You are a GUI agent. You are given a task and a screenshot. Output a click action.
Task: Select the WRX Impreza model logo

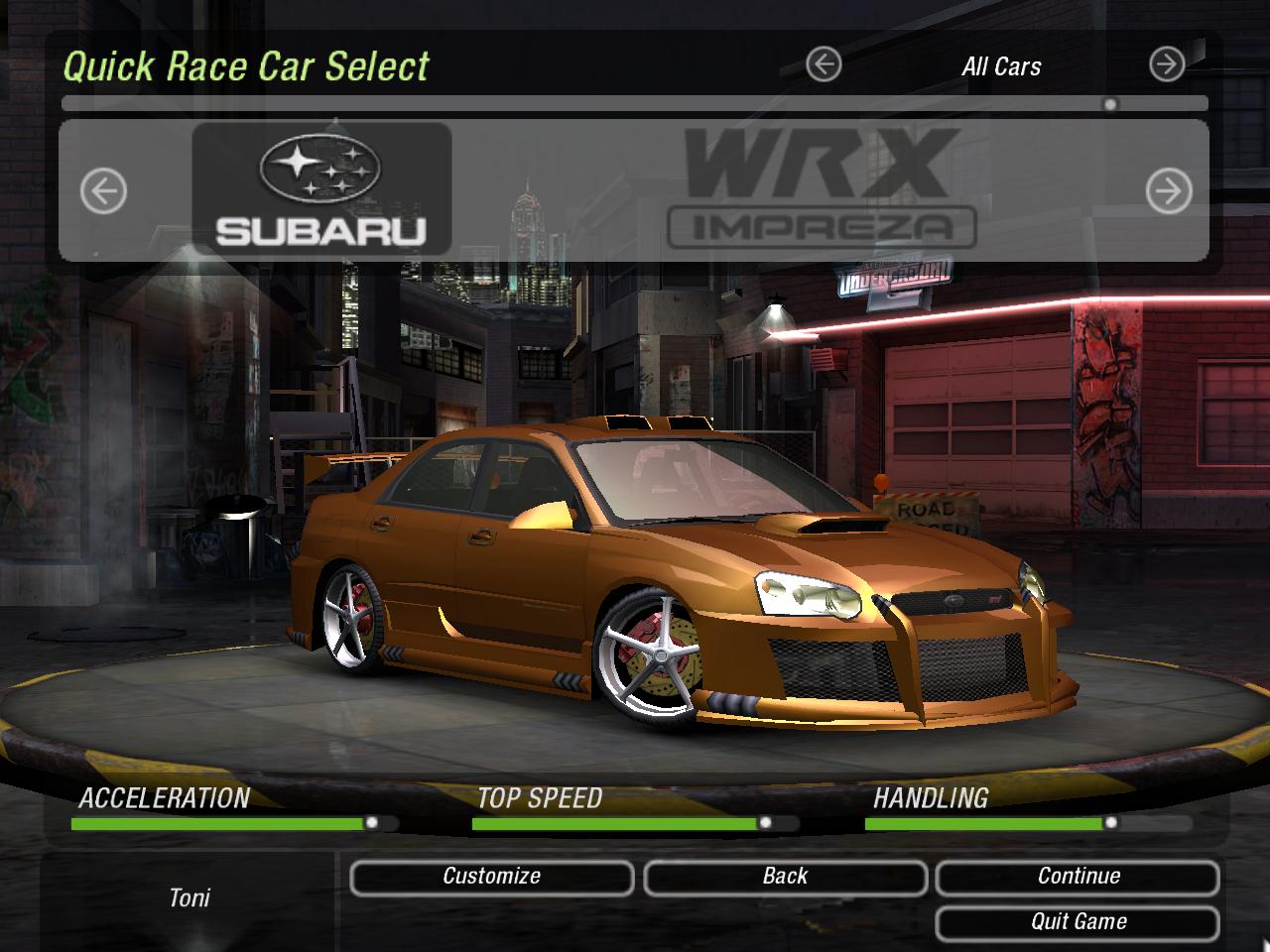(x=822, y=188)
